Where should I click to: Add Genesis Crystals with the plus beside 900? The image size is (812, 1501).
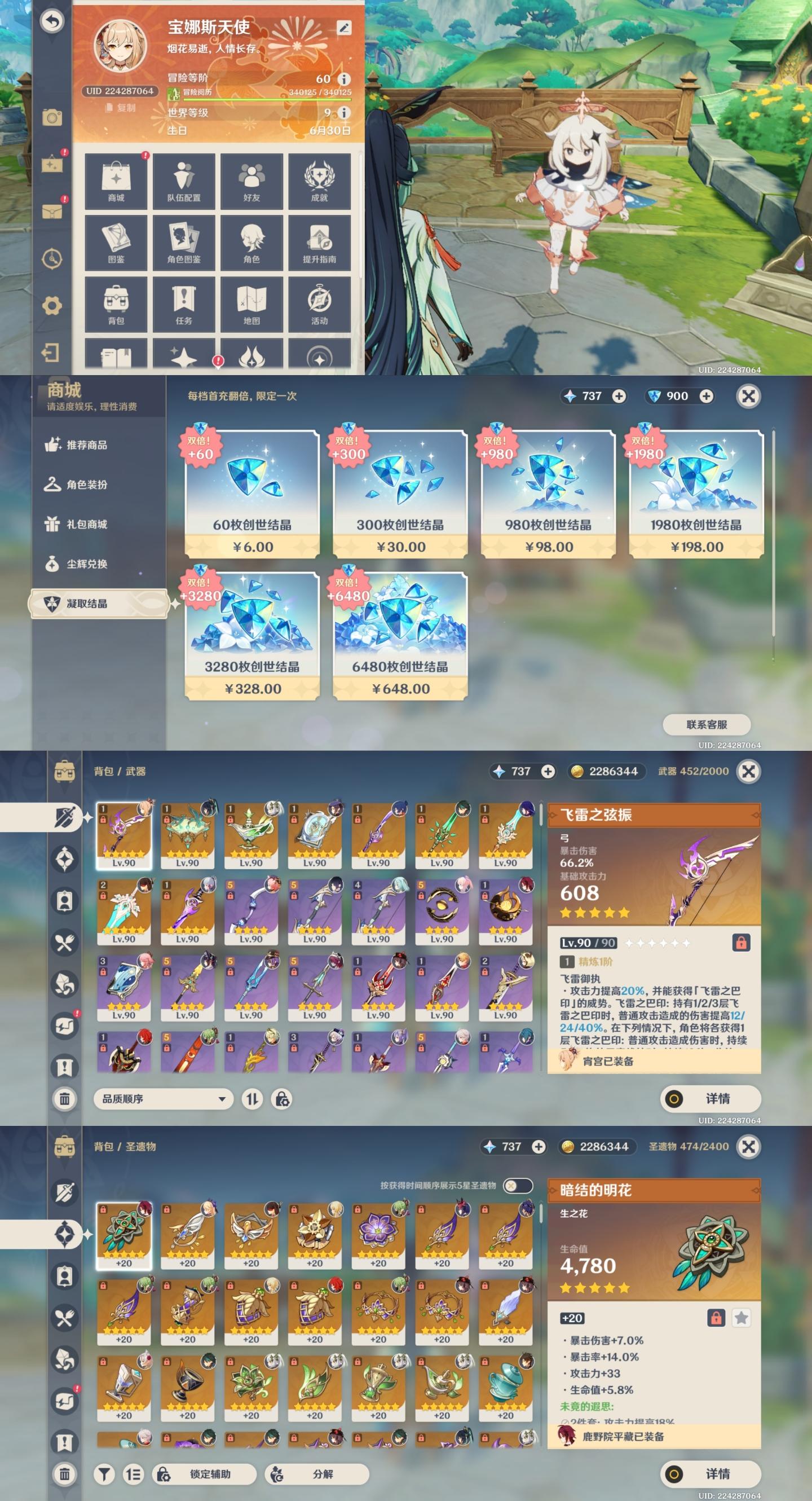coord(707,396)
